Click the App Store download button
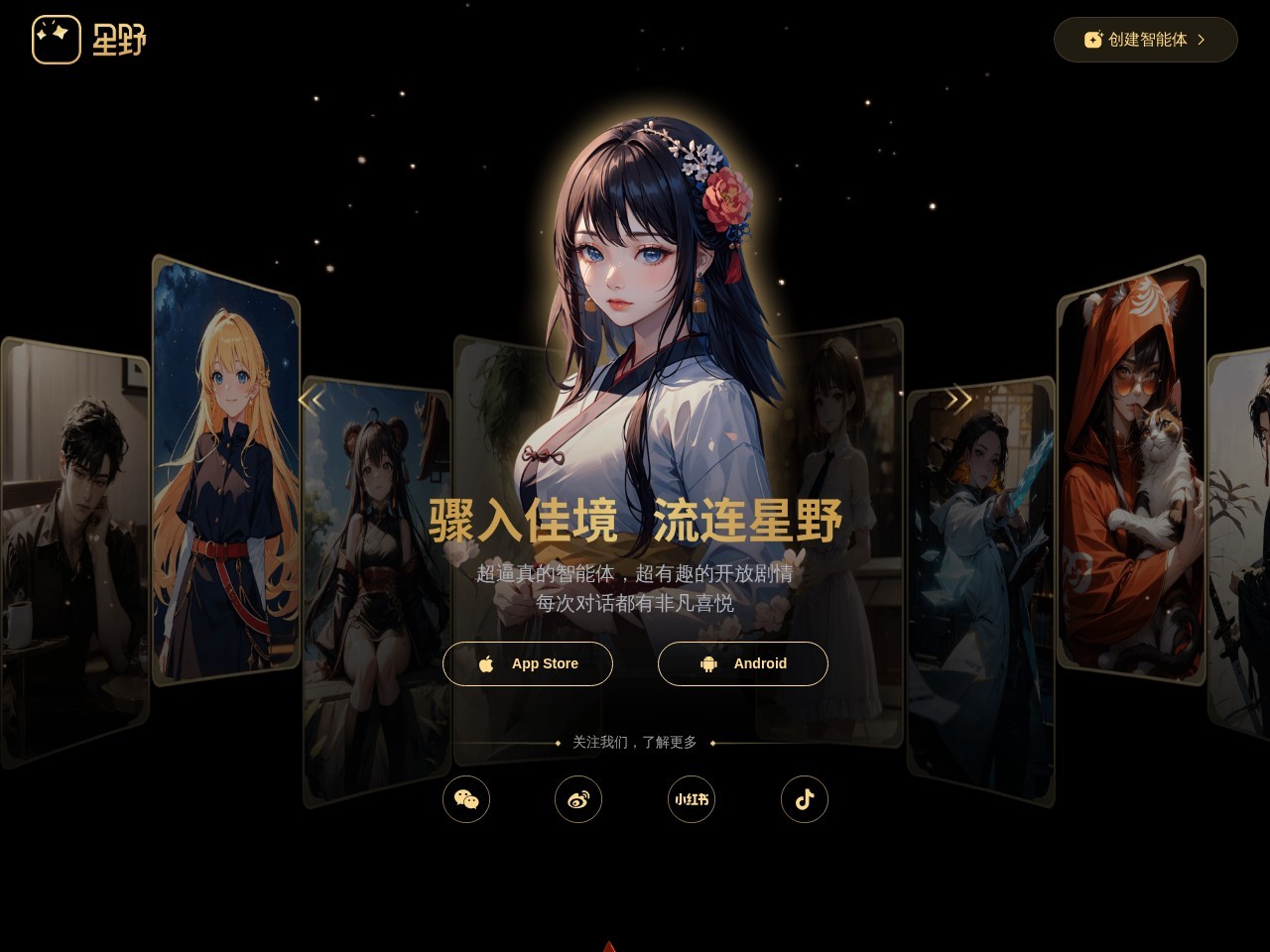 [528, 663]
